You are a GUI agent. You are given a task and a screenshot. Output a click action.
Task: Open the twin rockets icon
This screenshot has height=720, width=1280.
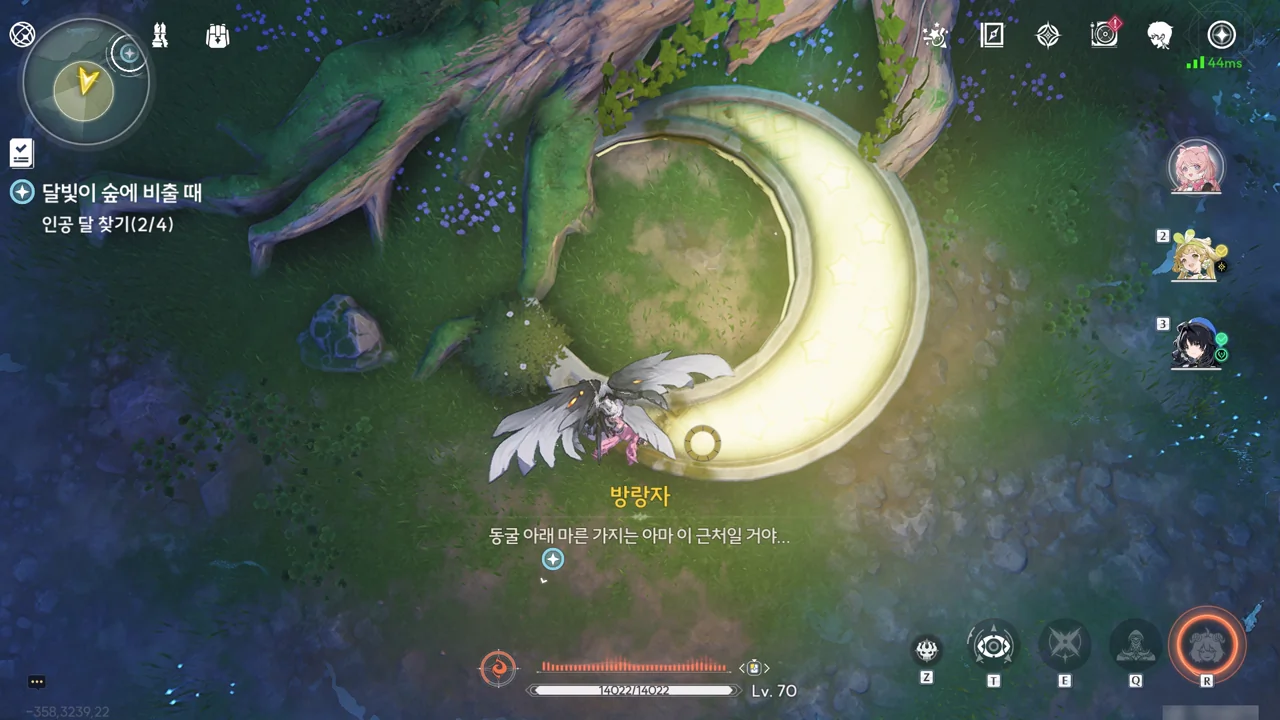click(160, 35)
